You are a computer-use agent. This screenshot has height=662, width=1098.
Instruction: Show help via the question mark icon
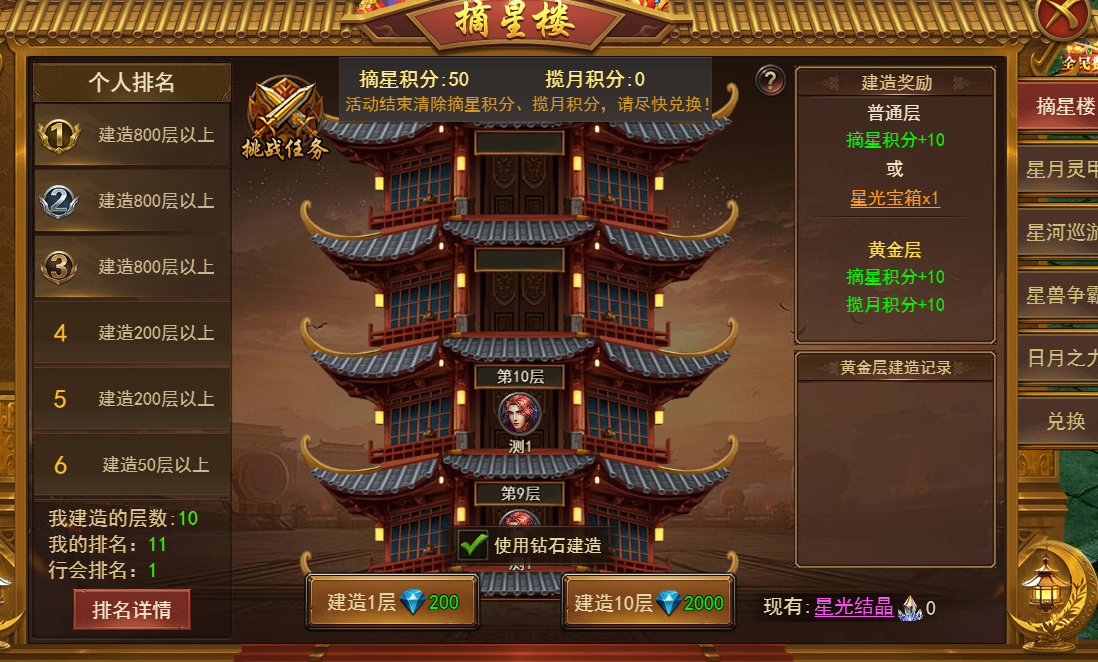tap(769, 80)
